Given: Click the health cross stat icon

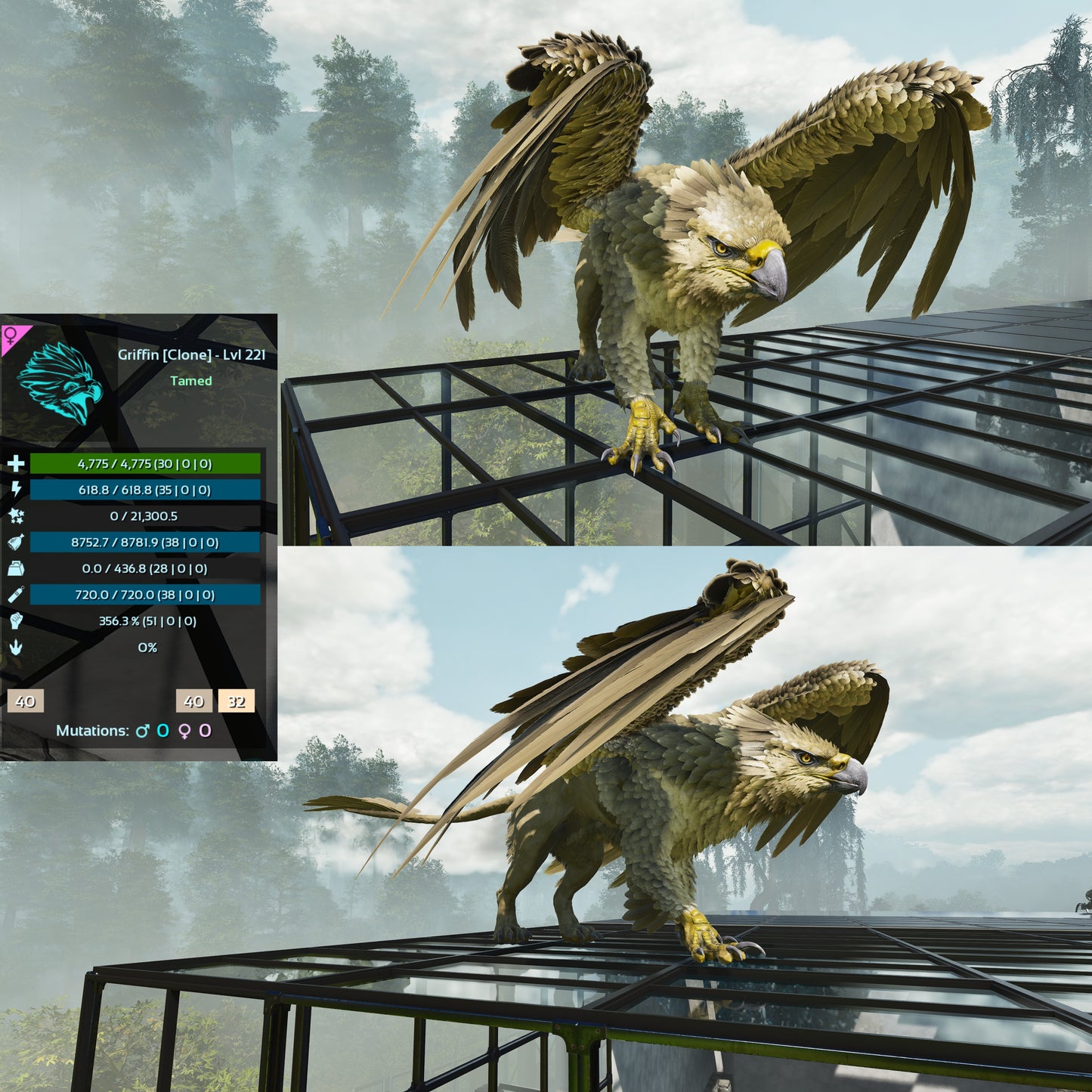Looking at the screenshot, I should click(15, 464).
